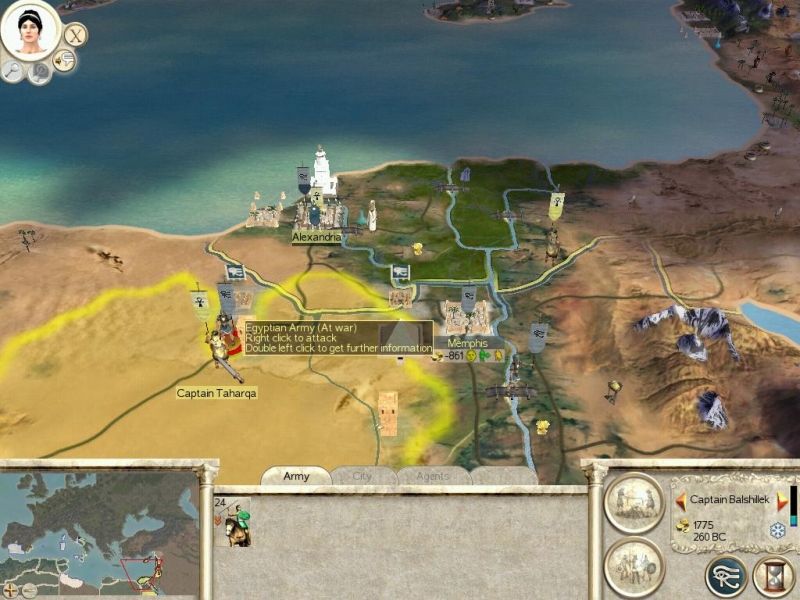Select the next character with right arrow
The height and width of the screenshot is (600, 800).
tap(781, 499)
